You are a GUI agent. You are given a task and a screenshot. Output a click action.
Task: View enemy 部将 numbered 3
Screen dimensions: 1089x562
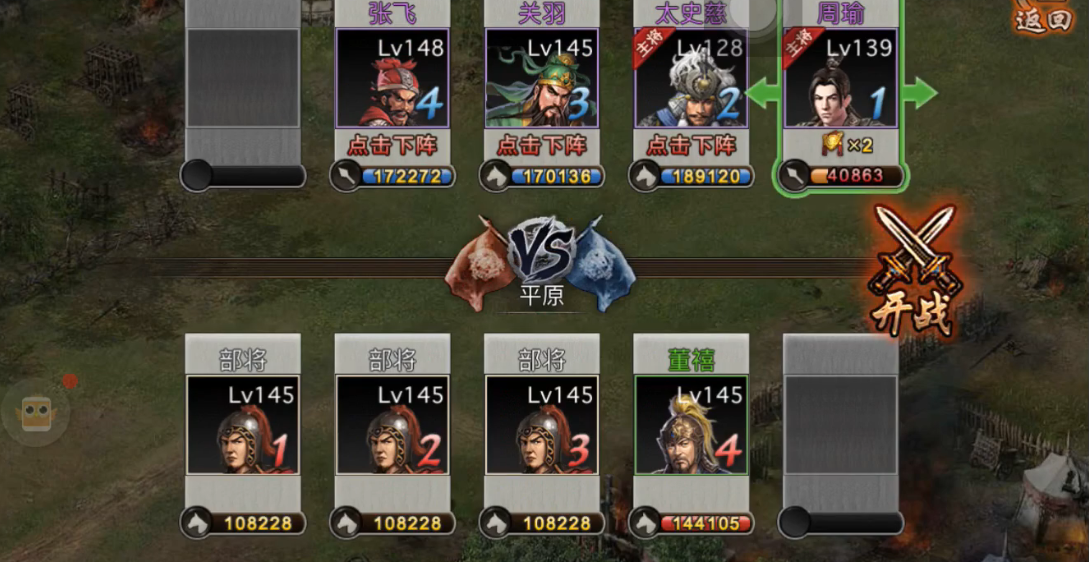pos(541,423)
